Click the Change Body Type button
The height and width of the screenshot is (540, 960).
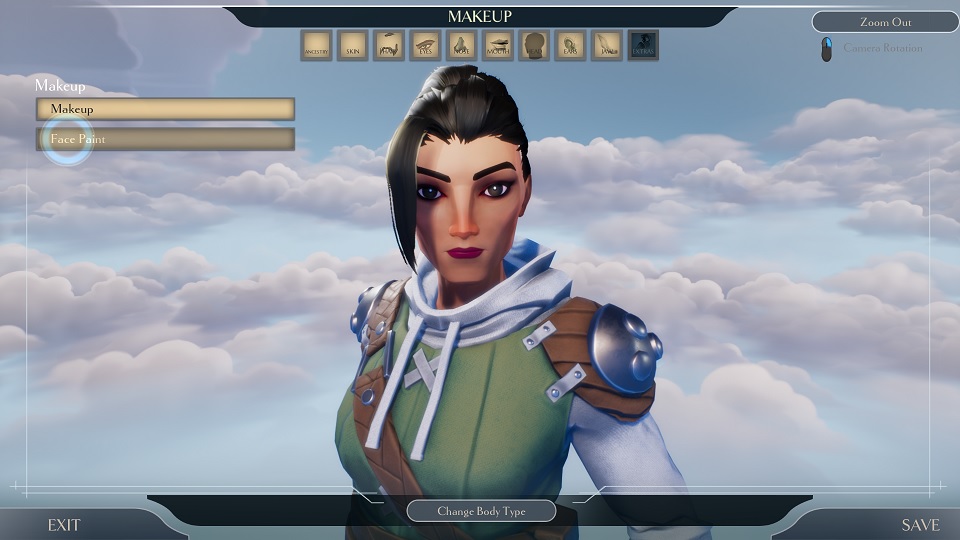[x=481, y=511]
